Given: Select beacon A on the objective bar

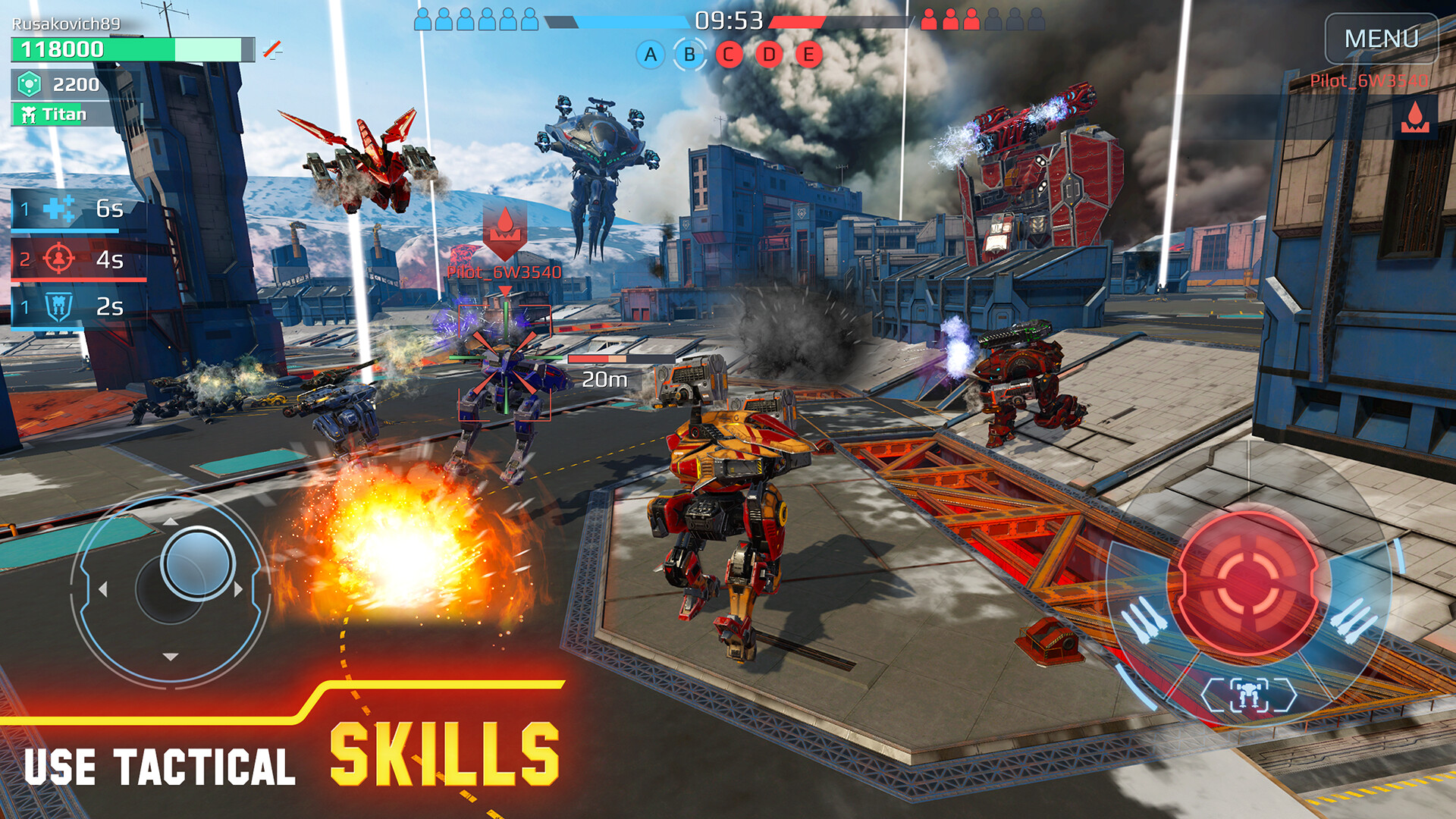Looking at the screenshot, I should 649,54.
